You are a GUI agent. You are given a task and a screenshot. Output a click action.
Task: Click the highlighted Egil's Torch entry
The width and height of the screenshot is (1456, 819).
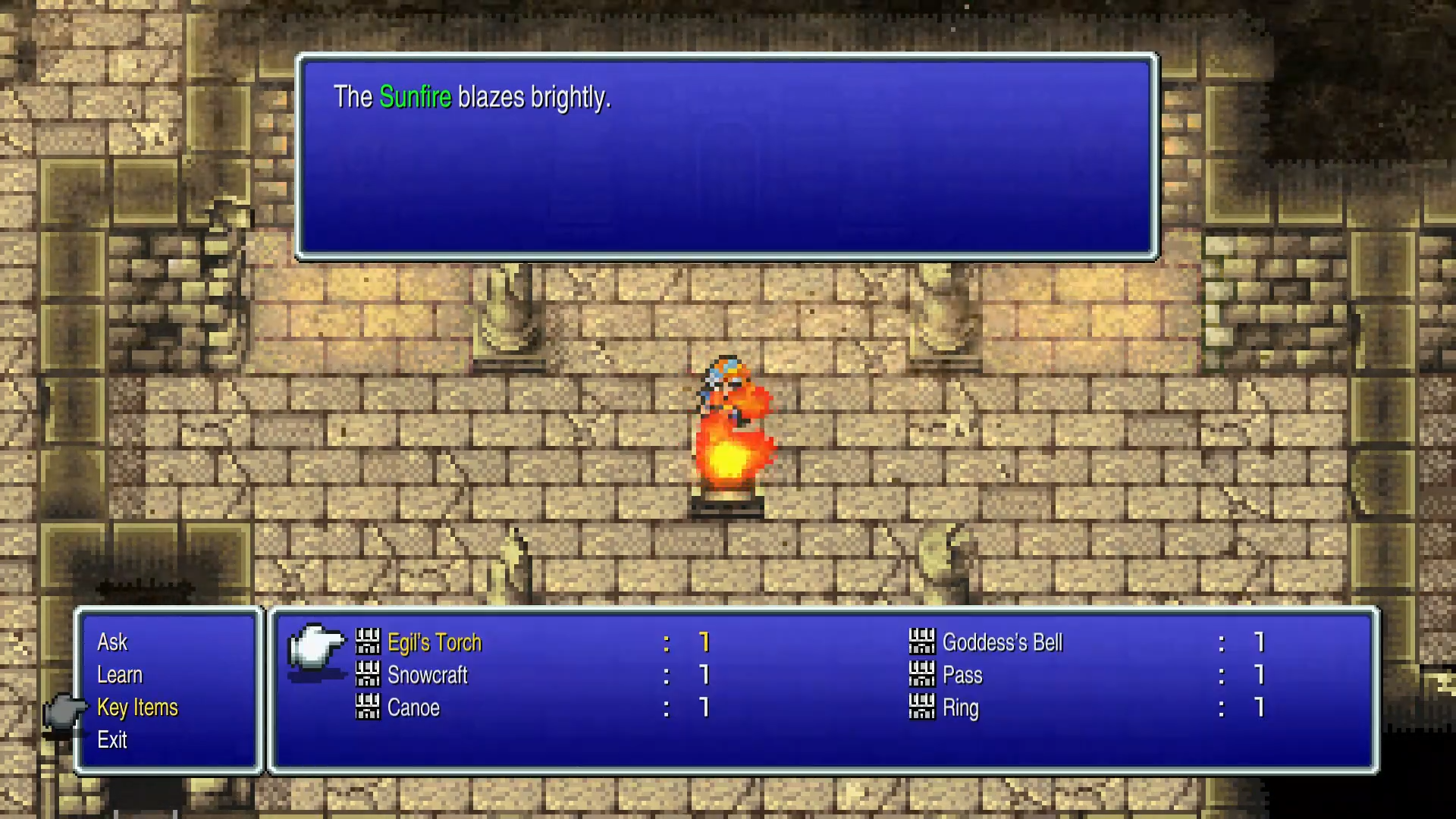click(434, 642)
